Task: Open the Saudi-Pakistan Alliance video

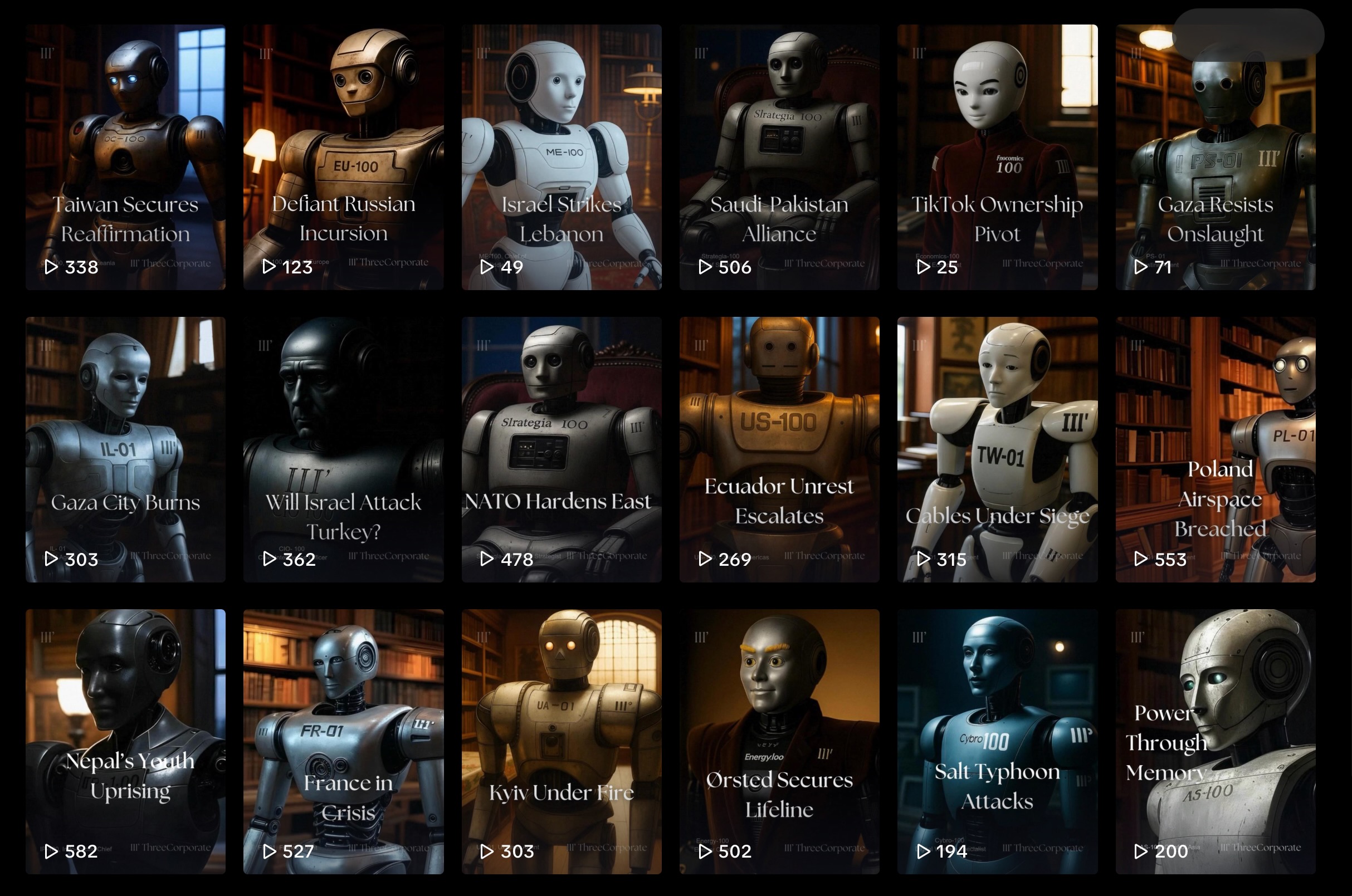Action: (x=779, y=157)
